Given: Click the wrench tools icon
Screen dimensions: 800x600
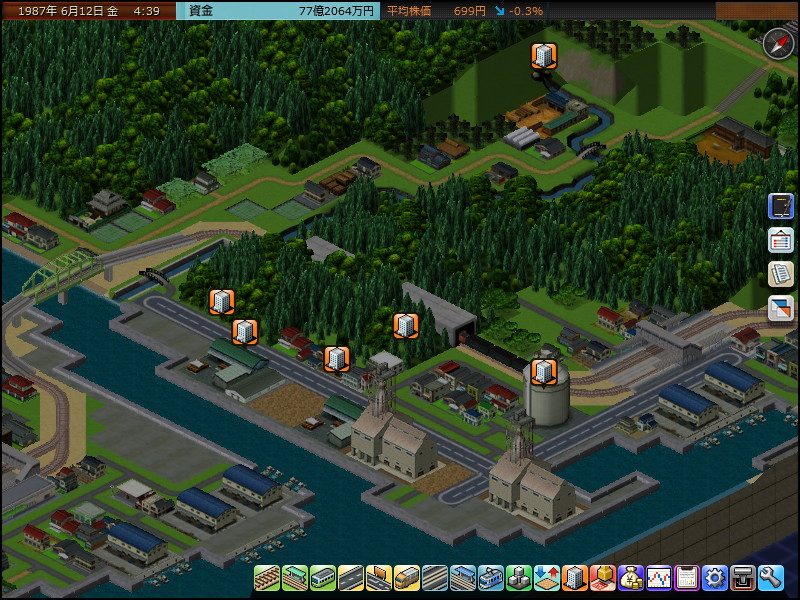Looking at the screenshot, I should click(x=770, y=578).
